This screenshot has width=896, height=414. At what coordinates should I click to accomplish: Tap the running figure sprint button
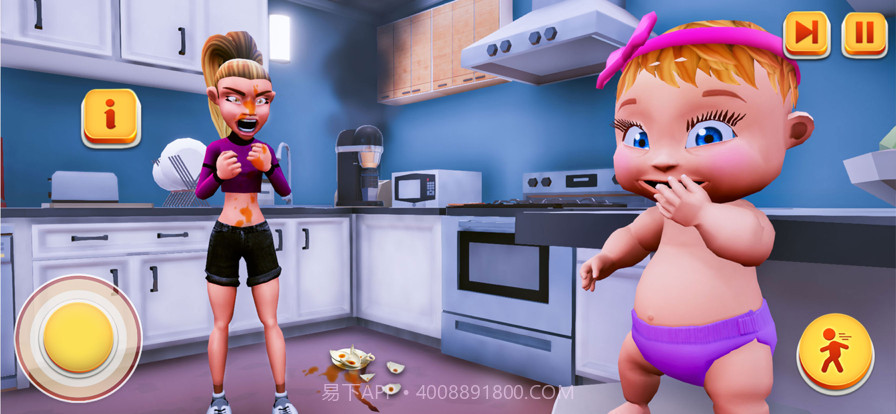click(834, 352)
